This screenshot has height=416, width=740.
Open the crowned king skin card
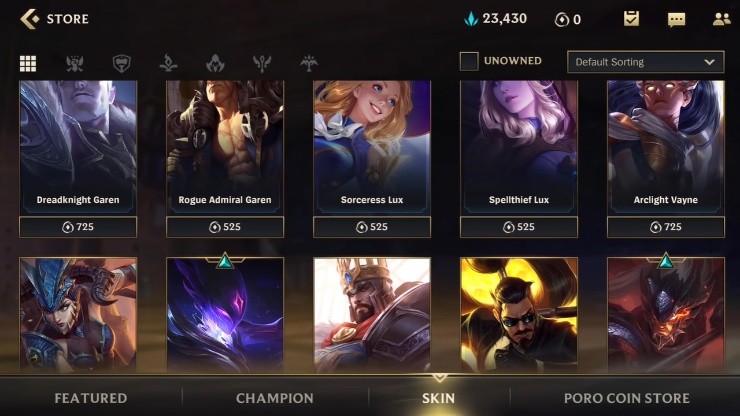(x=372, y=315)
